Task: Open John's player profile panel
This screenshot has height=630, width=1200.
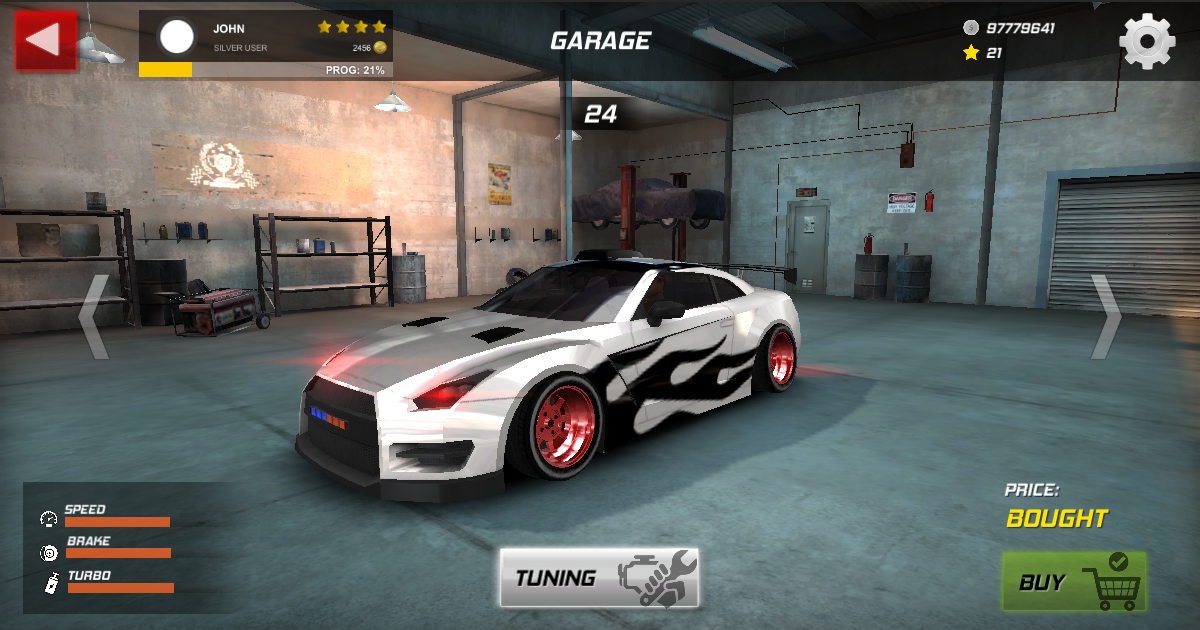Action: [x=265, y=44]
